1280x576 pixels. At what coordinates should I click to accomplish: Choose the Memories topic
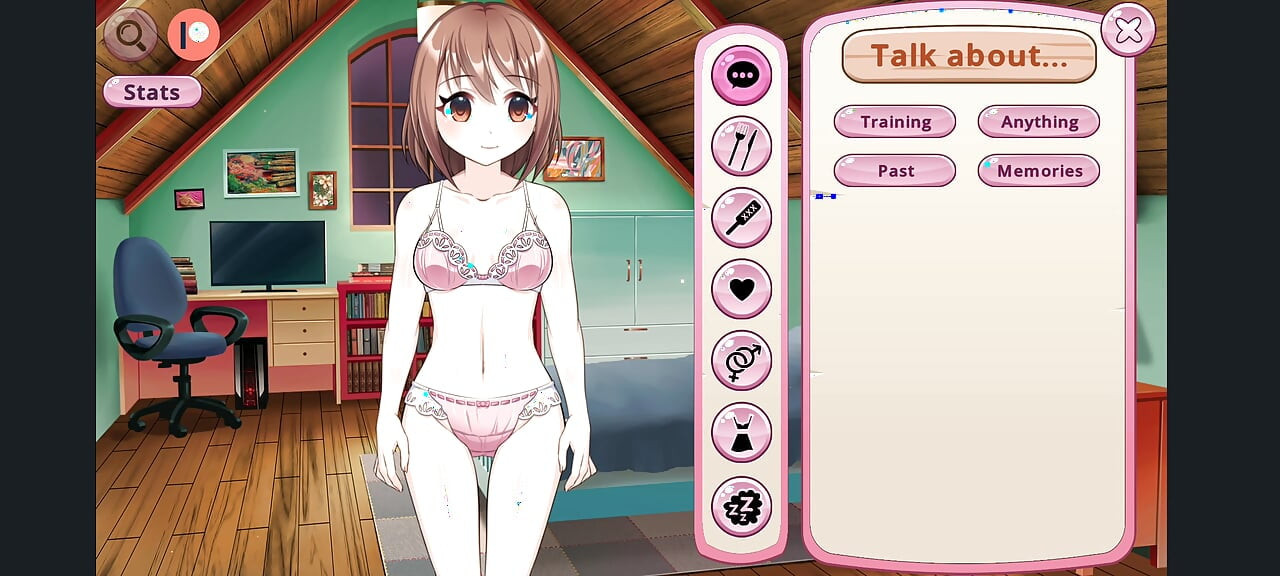(1039, 171)
